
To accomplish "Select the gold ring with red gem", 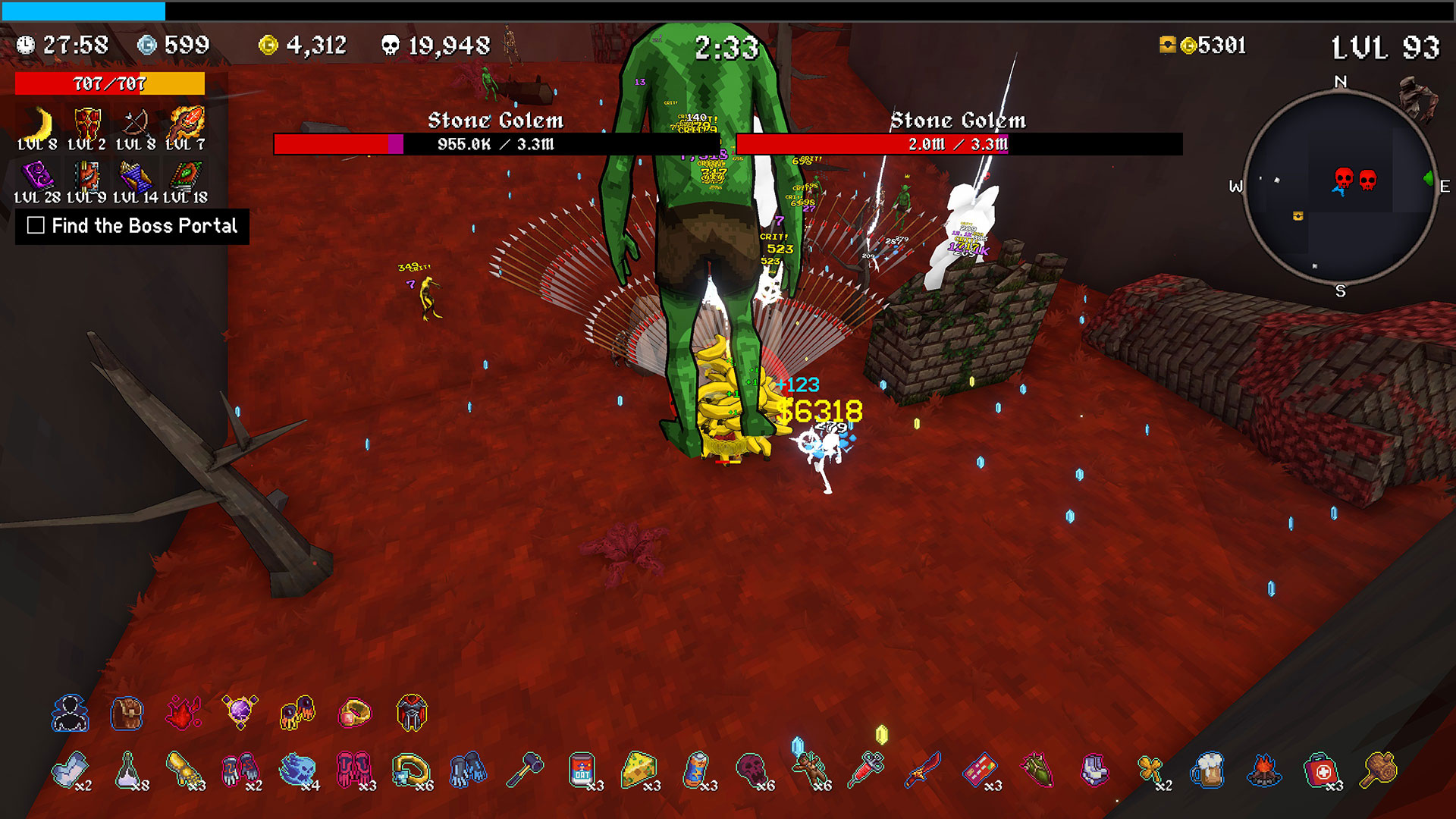I will [x=354, y=713].
